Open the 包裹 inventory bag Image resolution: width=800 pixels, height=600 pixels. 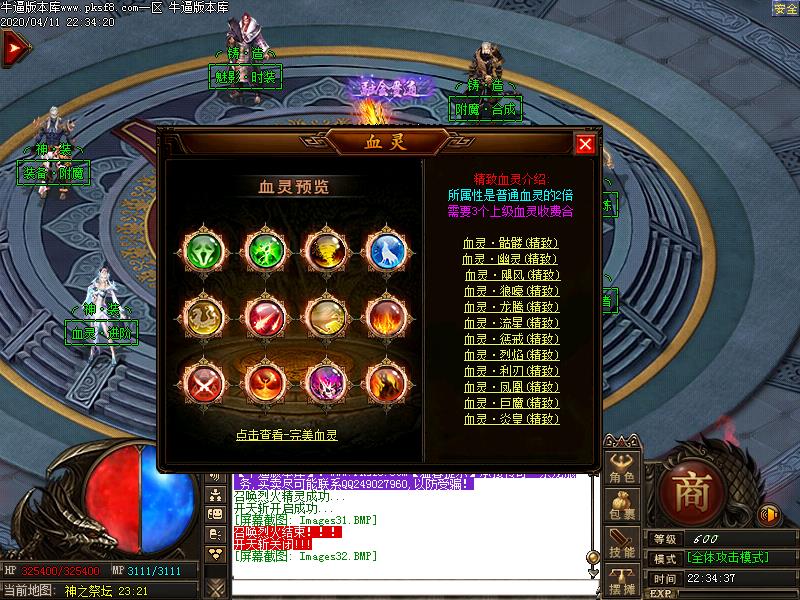tap(622, 506)
